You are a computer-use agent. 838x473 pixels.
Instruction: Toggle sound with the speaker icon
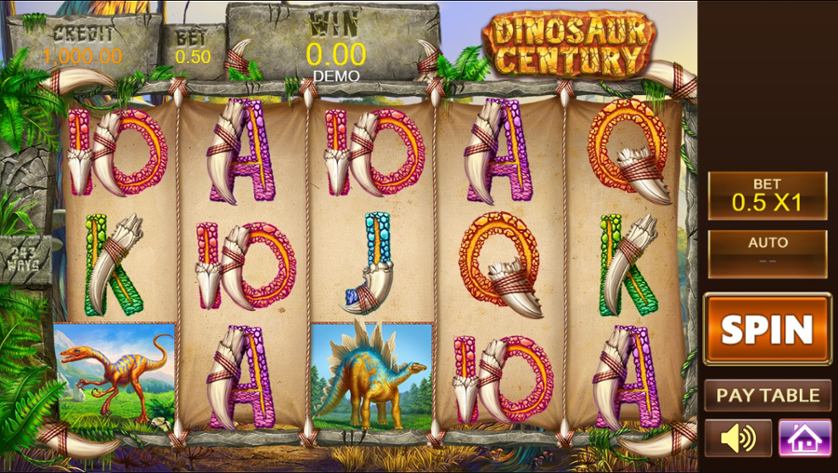pos(738,438)
